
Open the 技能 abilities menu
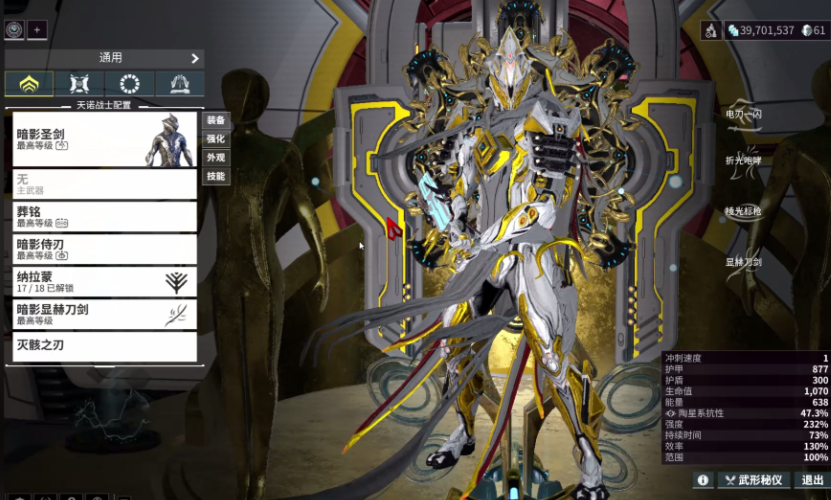click(x=216, y=177)
